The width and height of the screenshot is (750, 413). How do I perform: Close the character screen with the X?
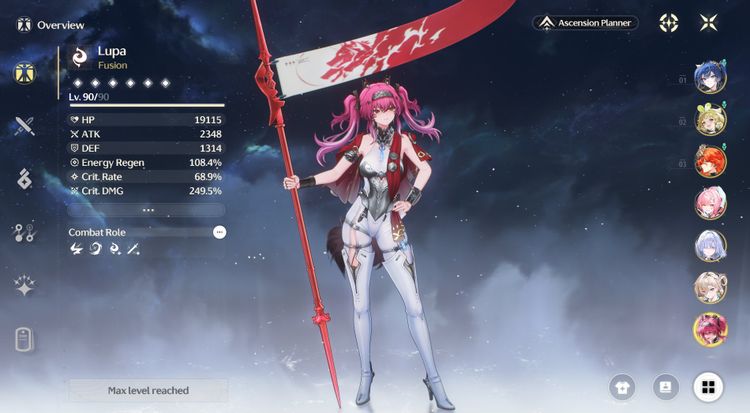[x=709, y=22]
